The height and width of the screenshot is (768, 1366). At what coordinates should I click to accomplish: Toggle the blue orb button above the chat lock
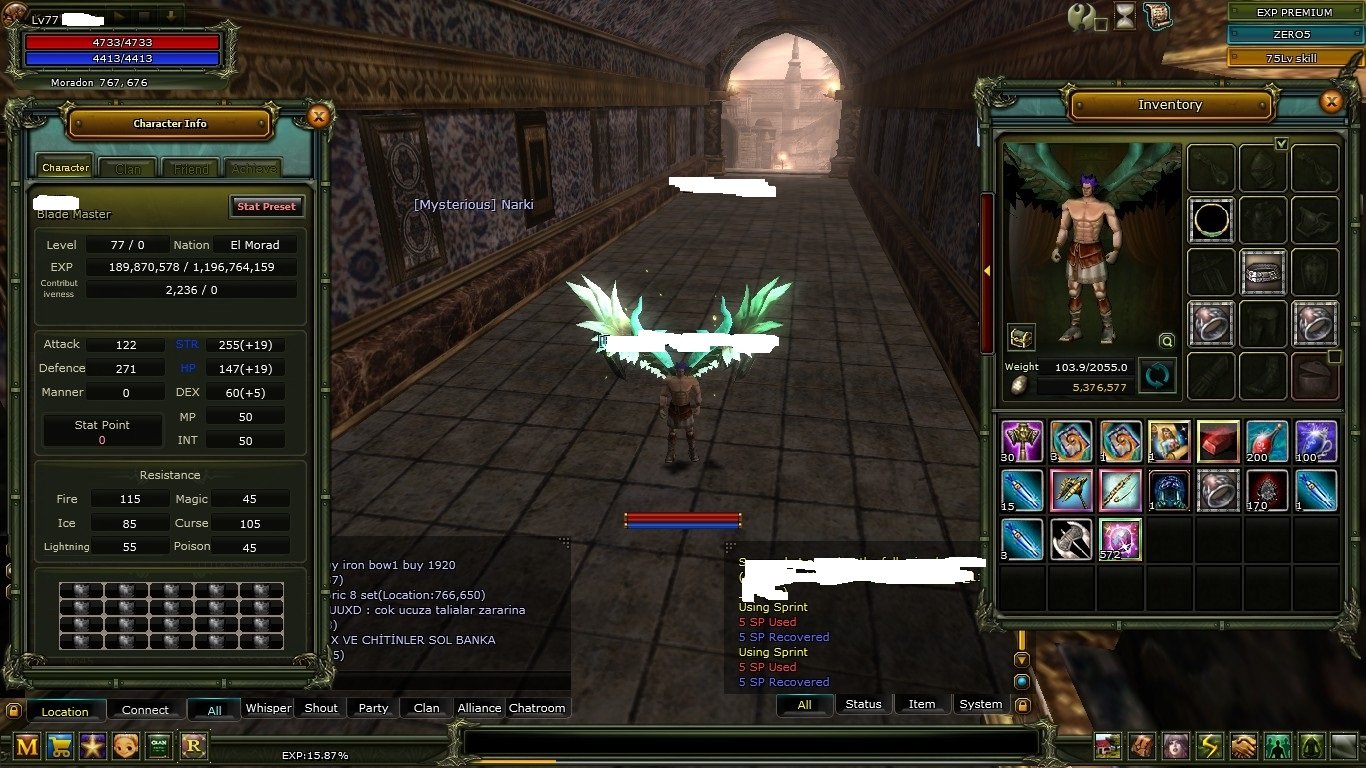[1021, 680]
